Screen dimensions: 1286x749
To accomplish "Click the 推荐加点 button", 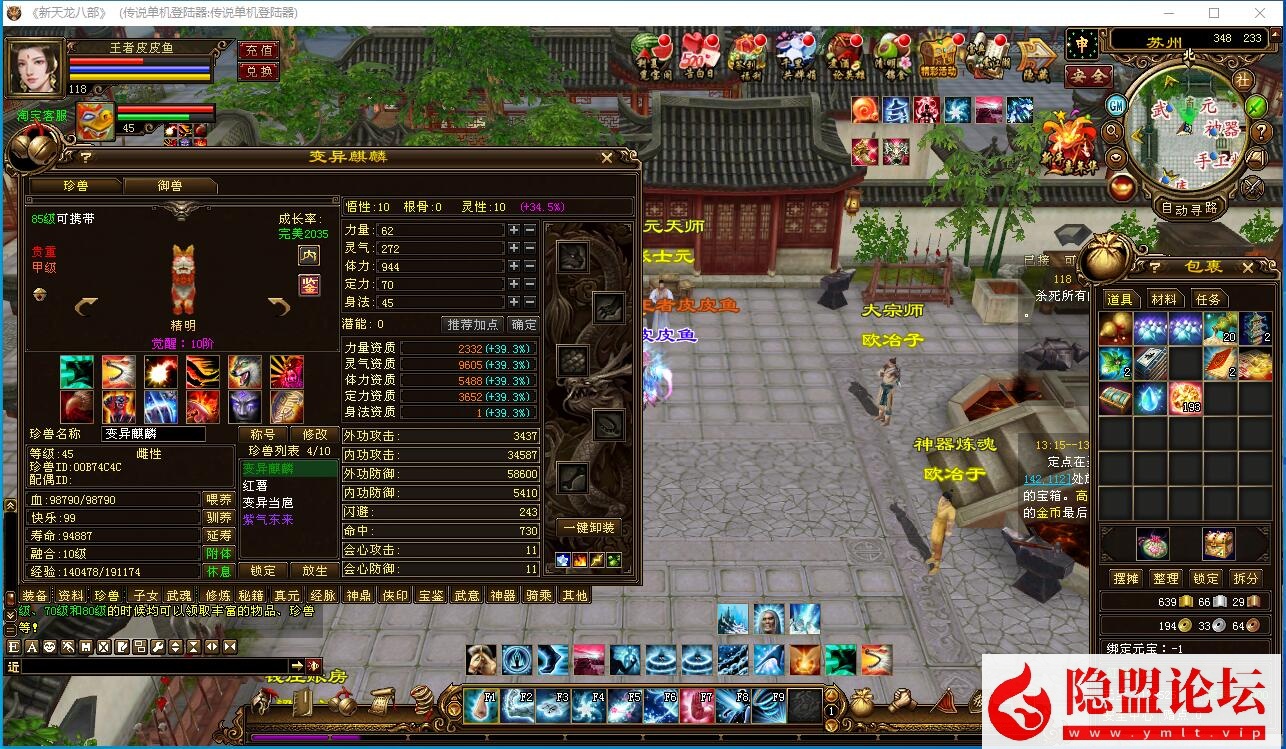I will [474, 324].
